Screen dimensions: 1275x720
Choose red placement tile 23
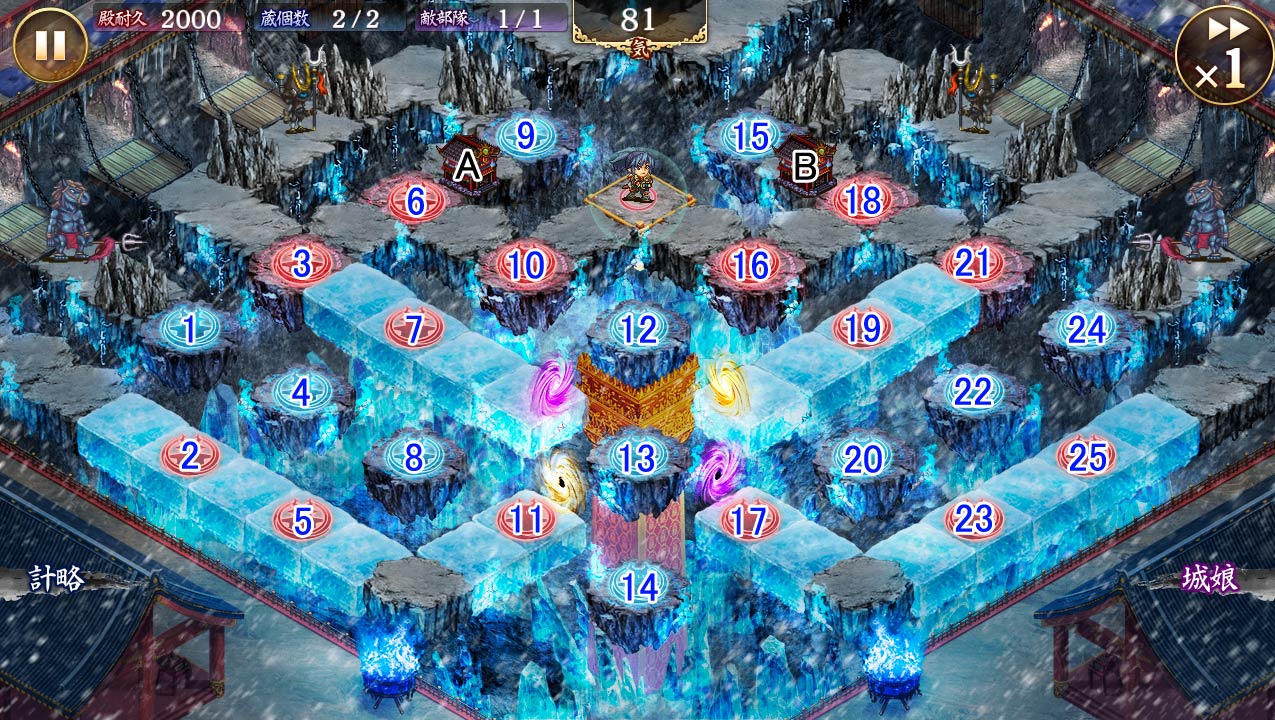click(x=973, y=519)
